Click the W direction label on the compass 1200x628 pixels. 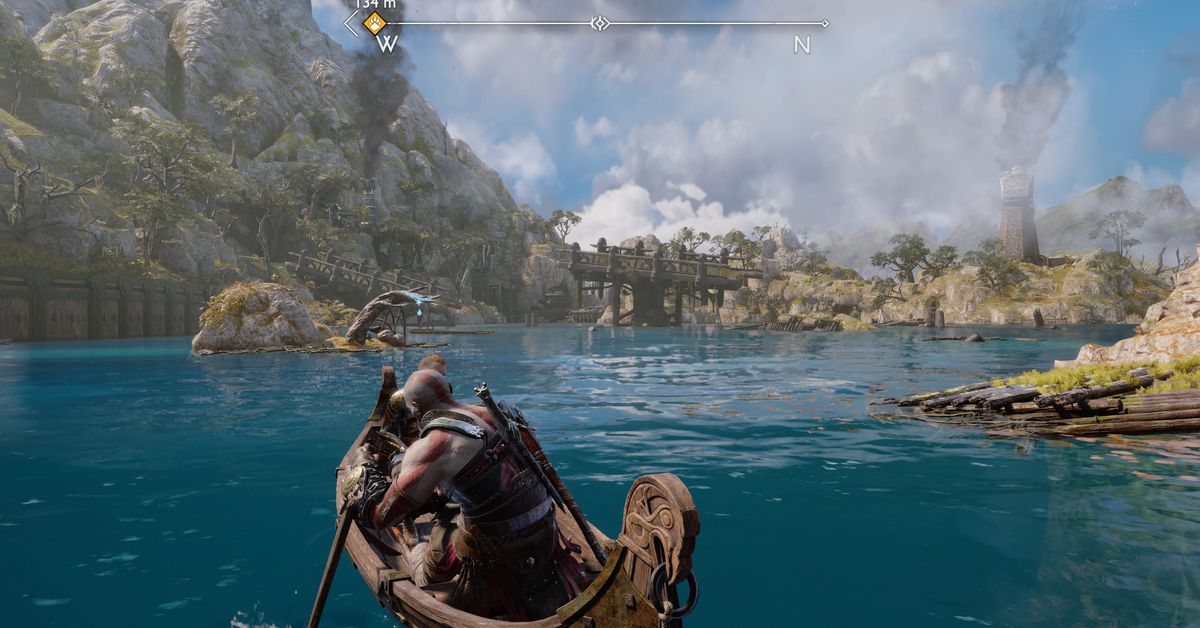[387, 45]
